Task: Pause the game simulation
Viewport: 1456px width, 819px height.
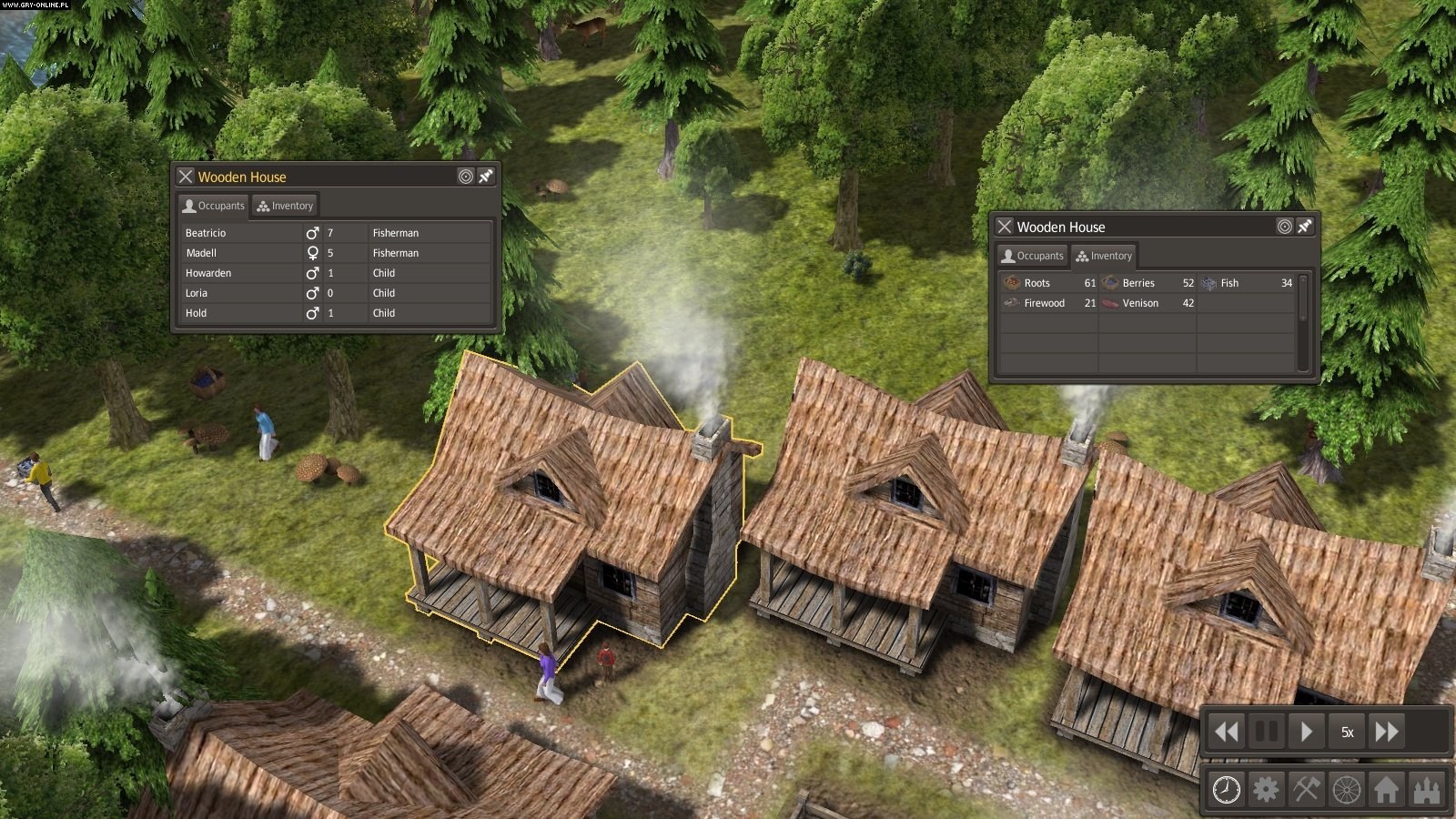Action: click(x=1267, y=732)
